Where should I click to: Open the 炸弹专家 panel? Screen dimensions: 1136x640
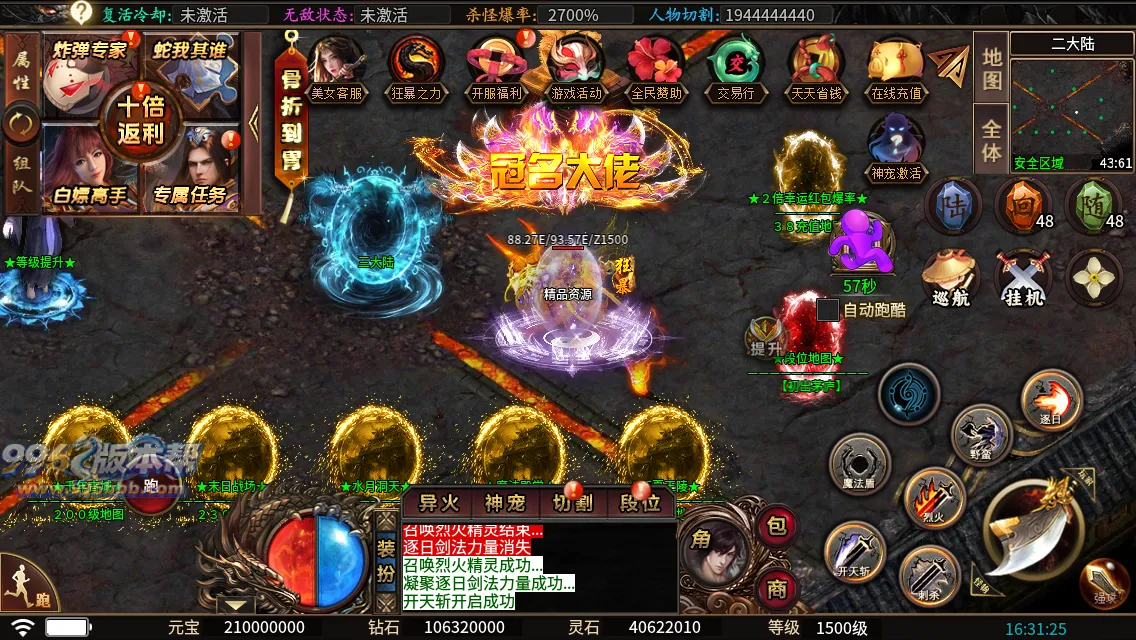pos(88,70)
